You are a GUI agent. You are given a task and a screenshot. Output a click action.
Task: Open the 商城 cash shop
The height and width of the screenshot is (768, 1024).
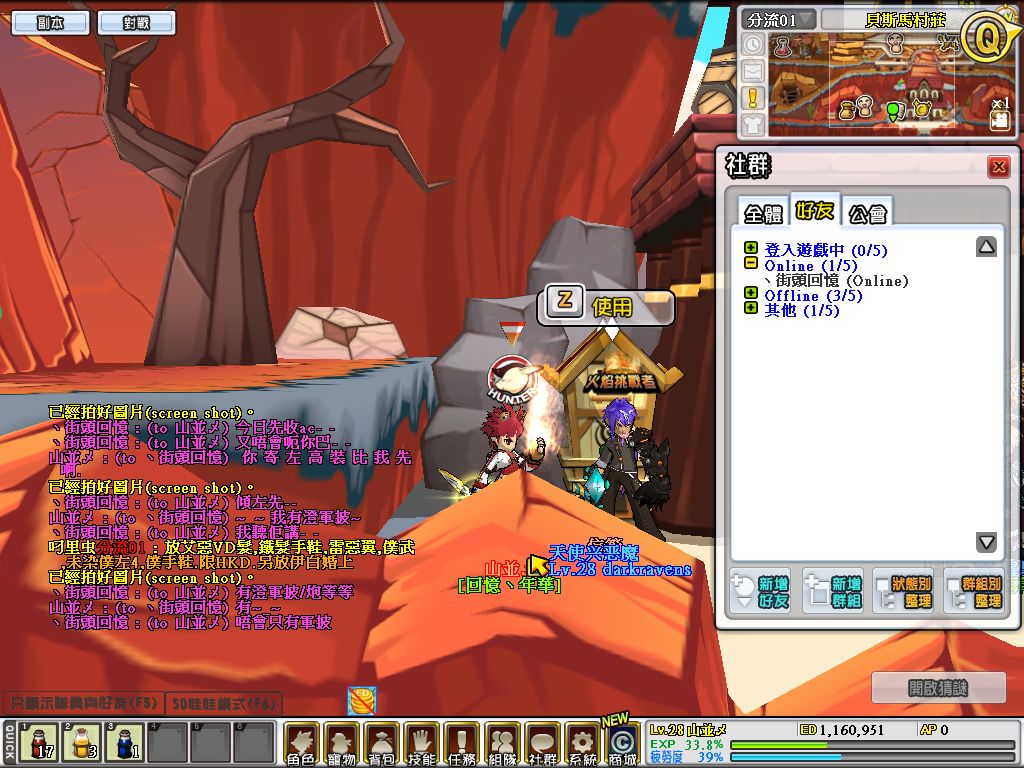click(622, 745)
